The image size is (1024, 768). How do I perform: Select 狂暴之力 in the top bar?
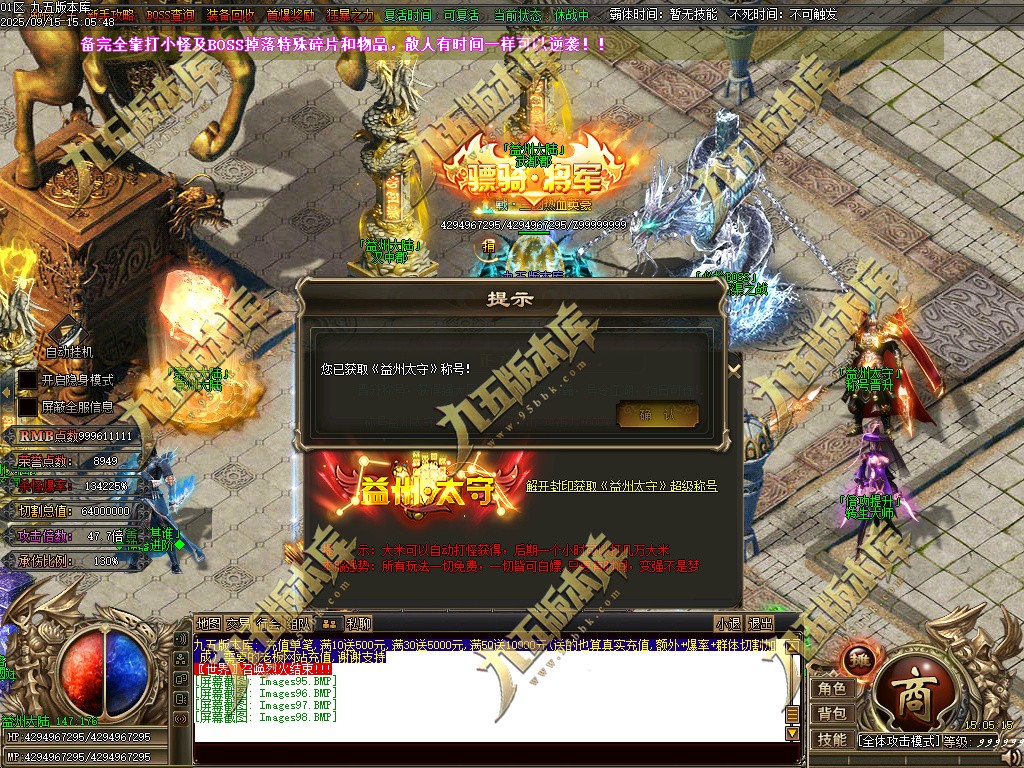click(349, 16)
